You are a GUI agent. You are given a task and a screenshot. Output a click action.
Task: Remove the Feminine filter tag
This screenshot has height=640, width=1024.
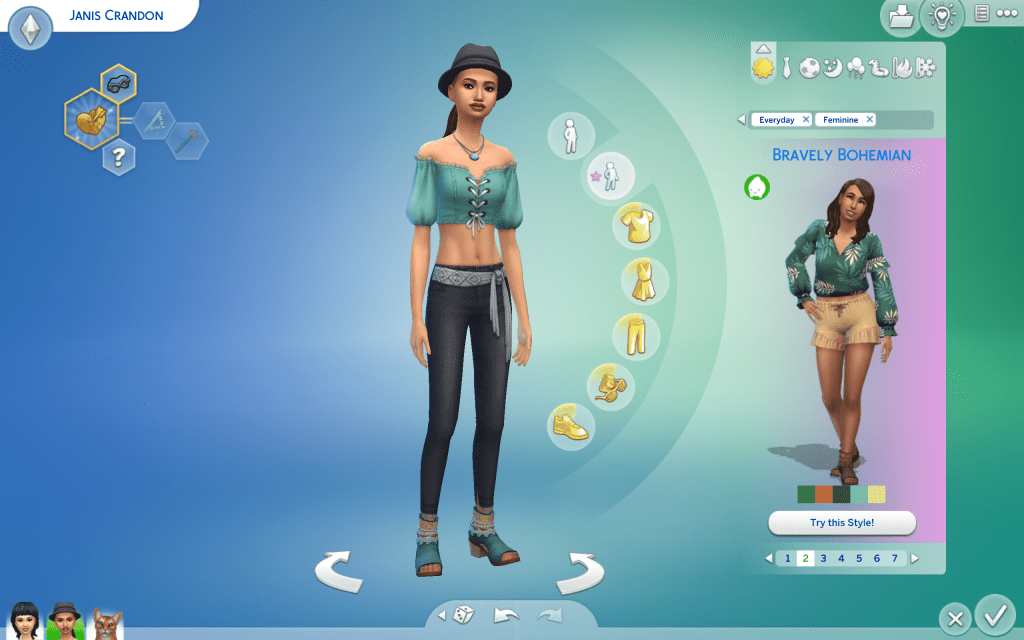(x=869, y=120)
